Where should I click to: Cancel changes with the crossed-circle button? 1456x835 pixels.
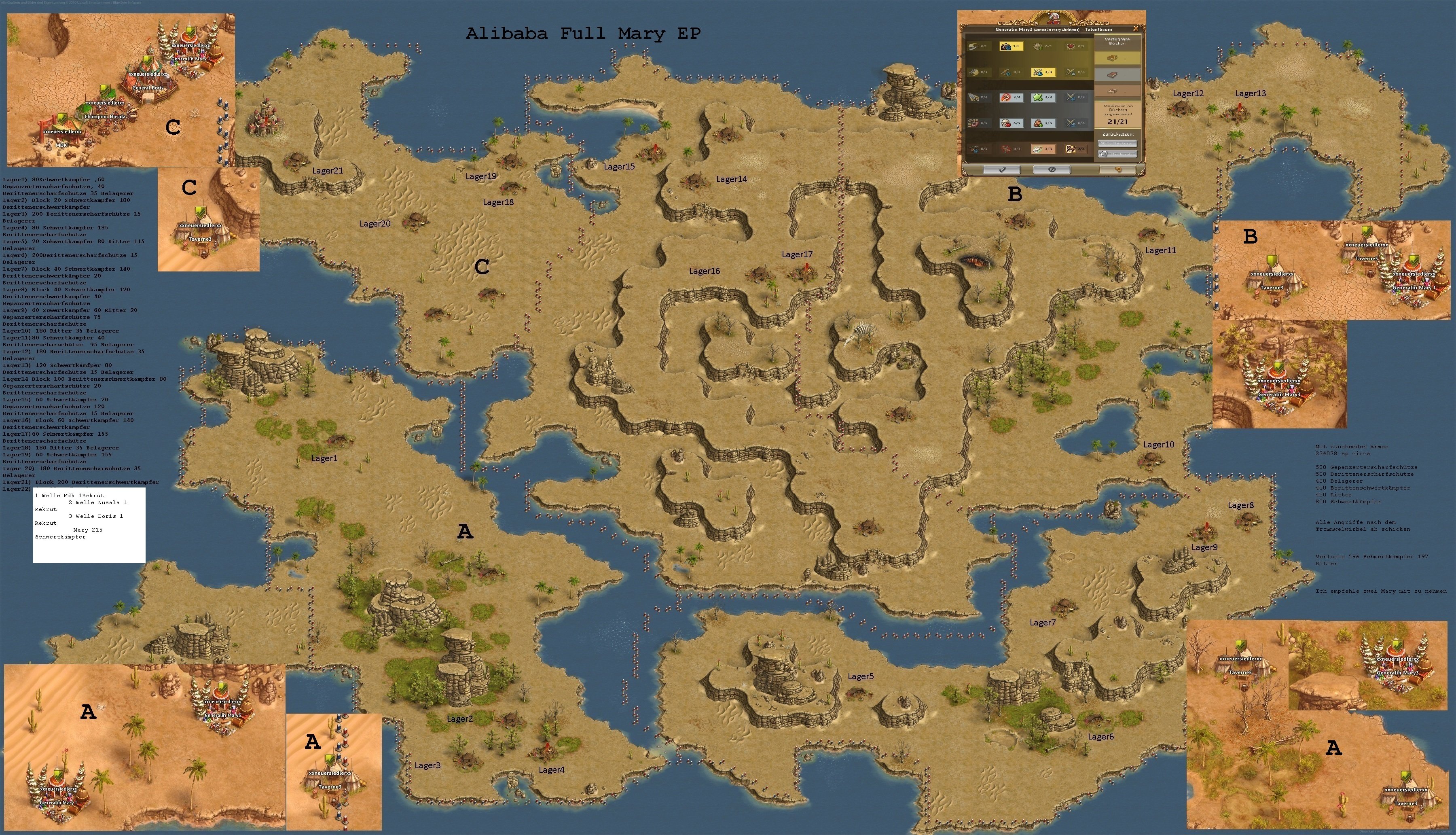pos(1051,170)
